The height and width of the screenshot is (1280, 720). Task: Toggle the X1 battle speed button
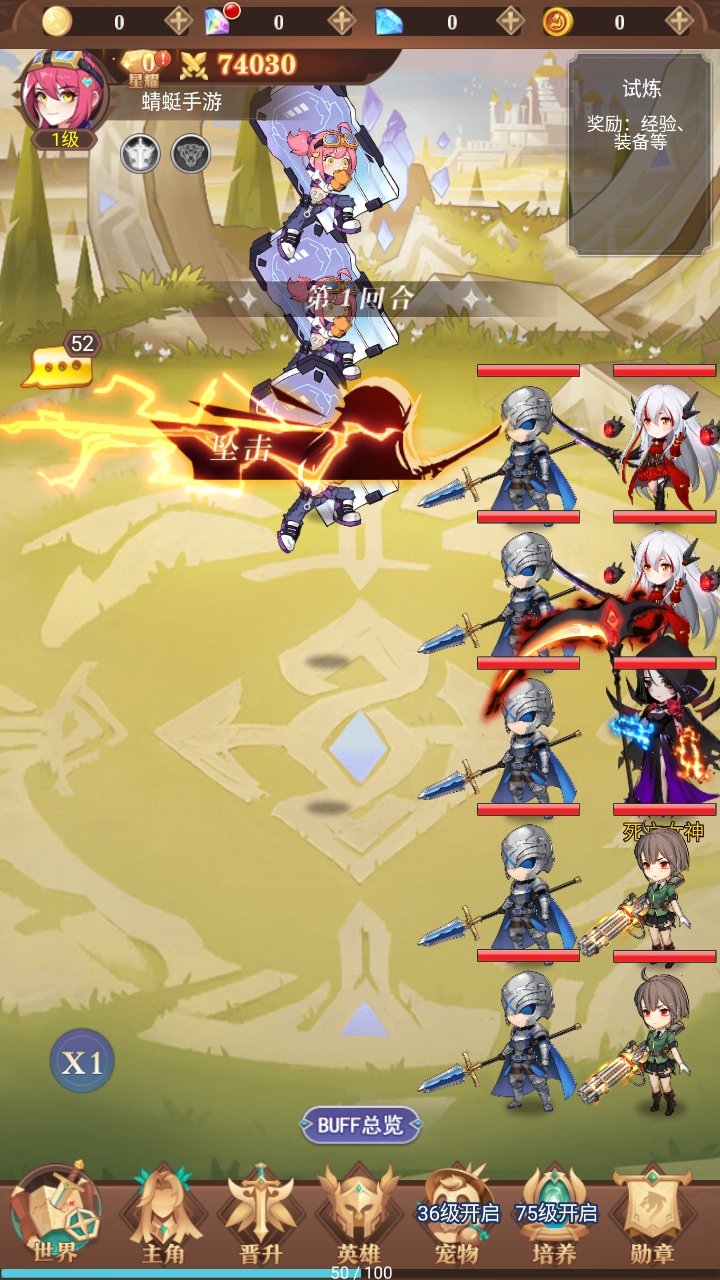point(82,1062)
